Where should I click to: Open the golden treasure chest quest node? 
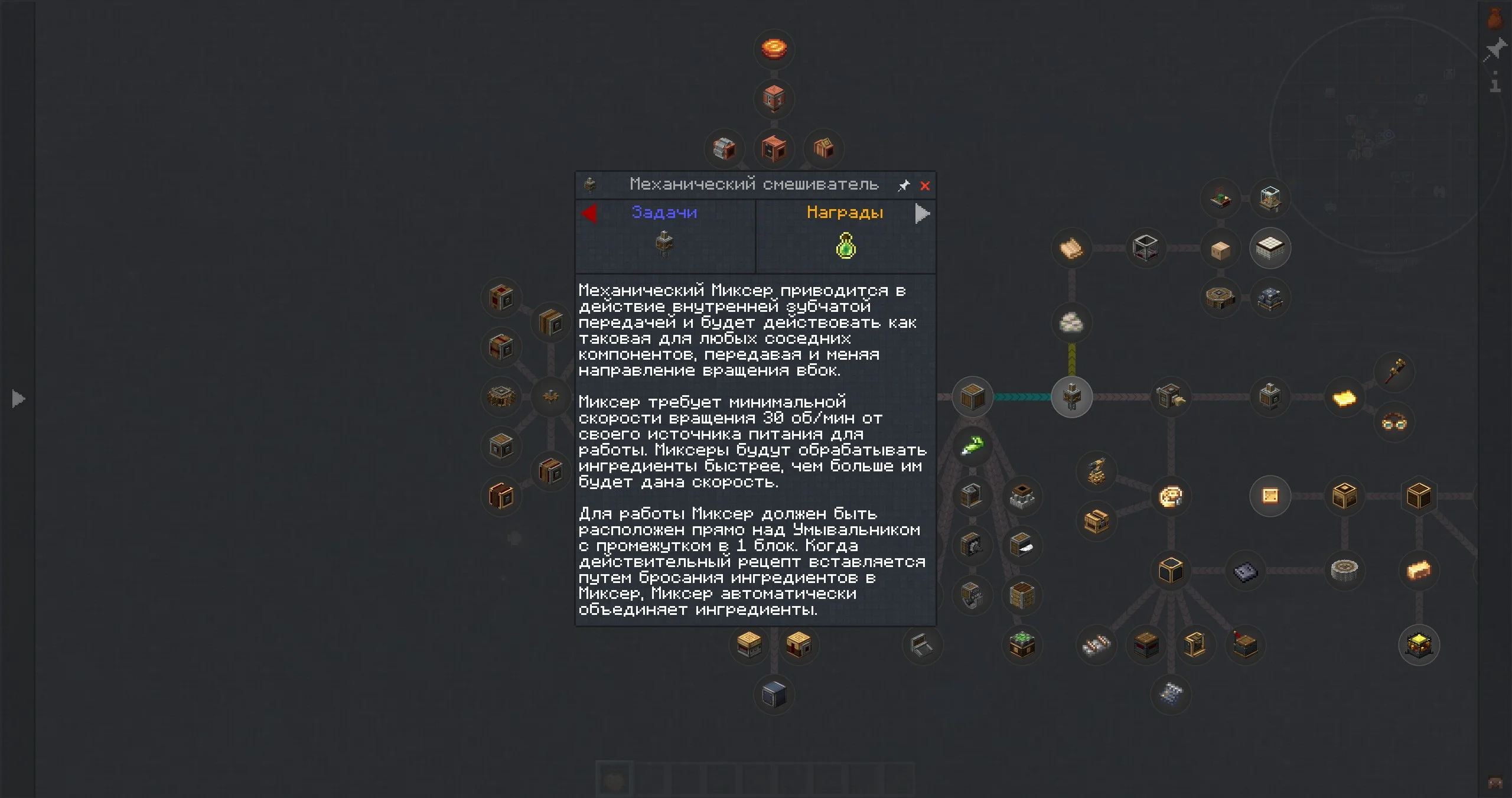1419,645
